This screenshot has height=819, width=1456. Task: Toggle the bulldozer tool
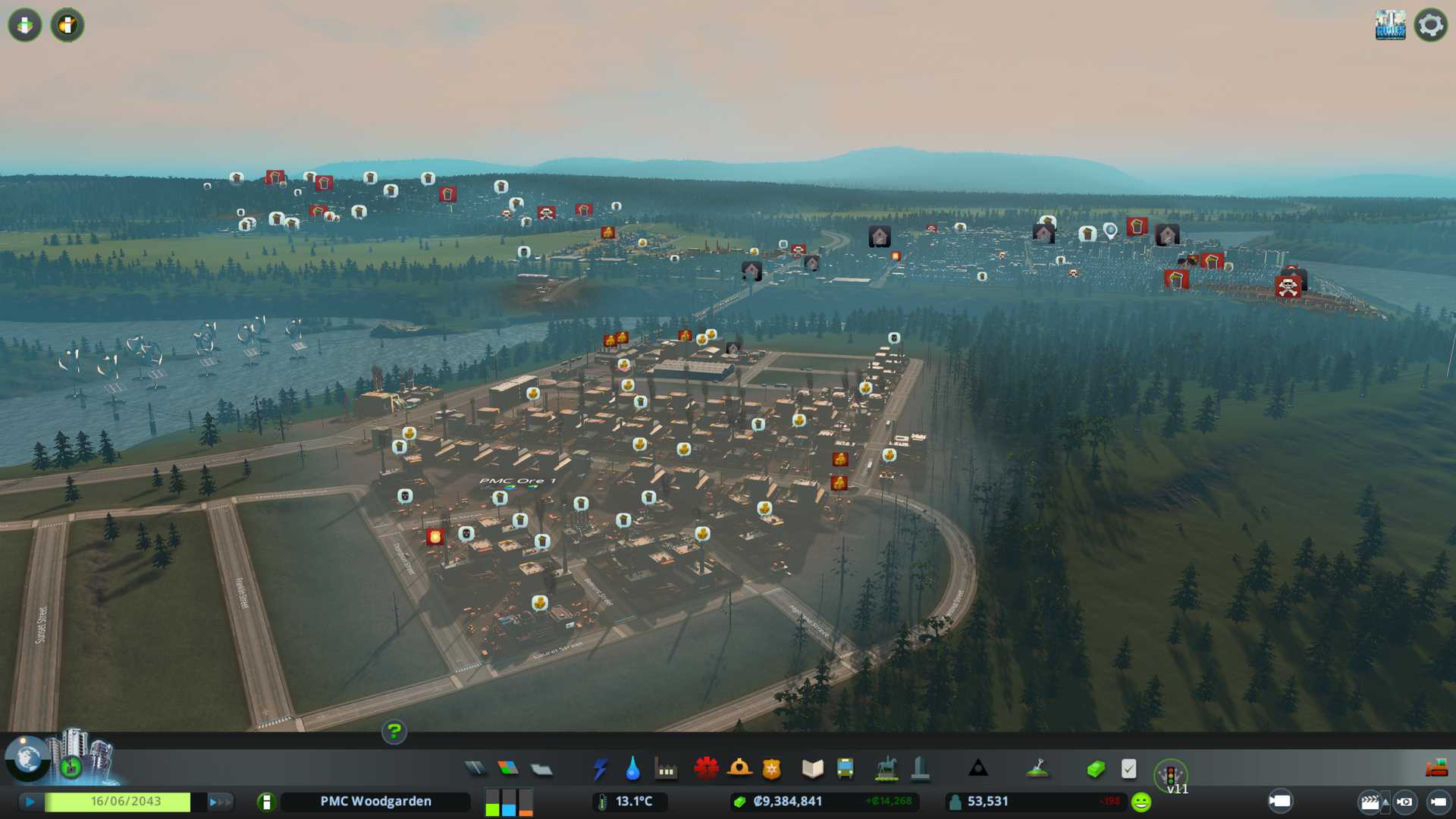[x=1436, y=768]
